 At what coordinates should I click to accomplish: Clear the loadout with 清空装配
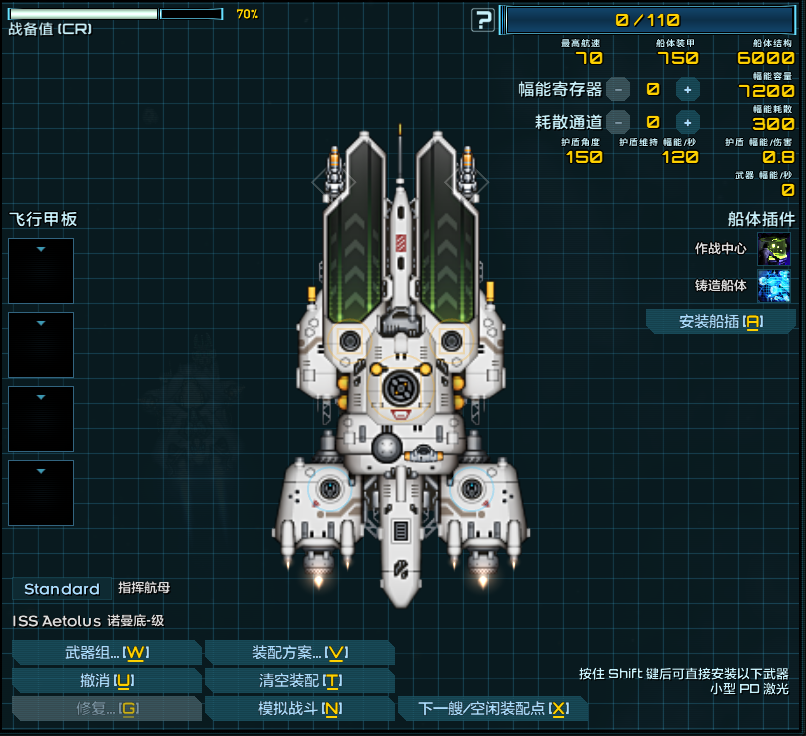point(299,681)
